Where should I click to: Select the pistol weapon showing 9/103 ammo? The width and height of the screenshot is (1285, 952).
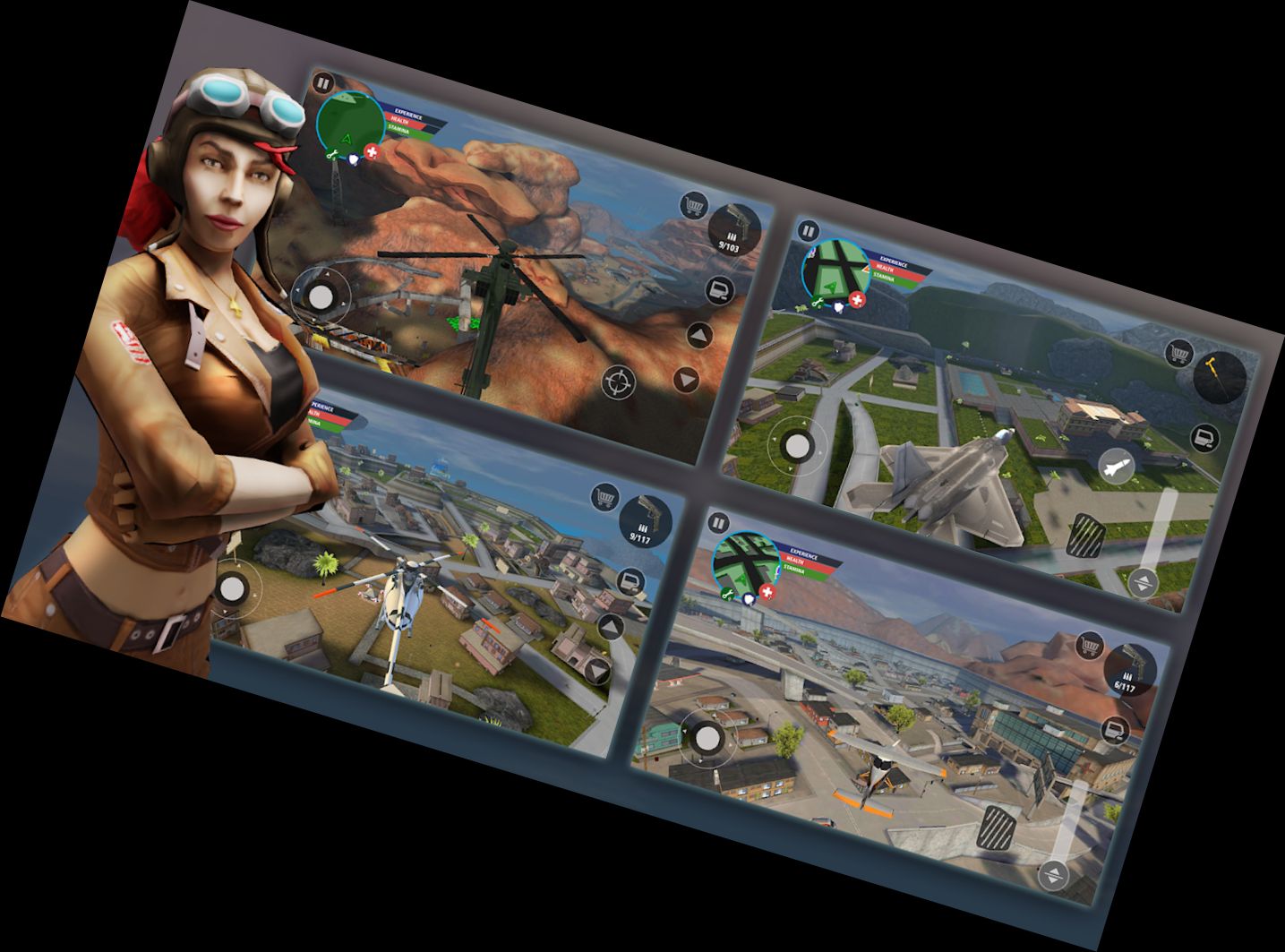[734, 228]
